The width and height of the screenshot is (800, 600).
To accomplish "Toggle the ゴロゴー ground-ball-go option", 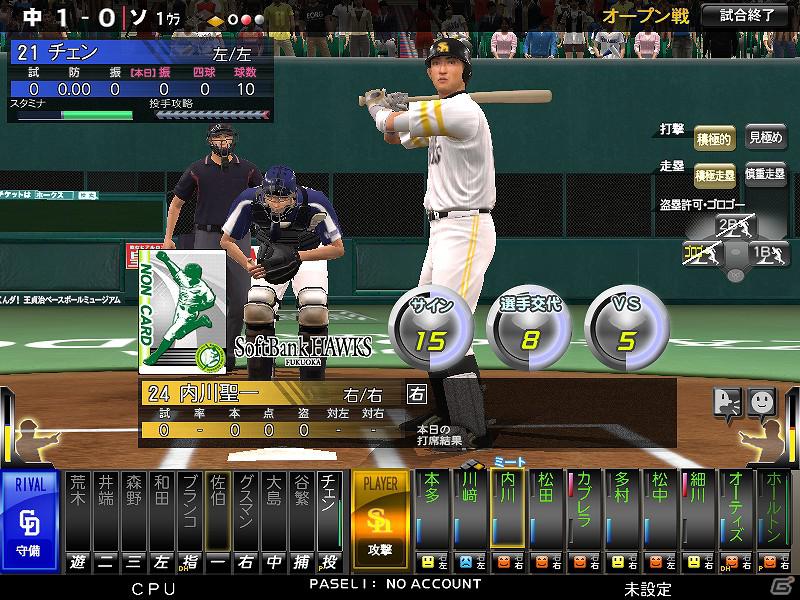I will tap(701, 253).
